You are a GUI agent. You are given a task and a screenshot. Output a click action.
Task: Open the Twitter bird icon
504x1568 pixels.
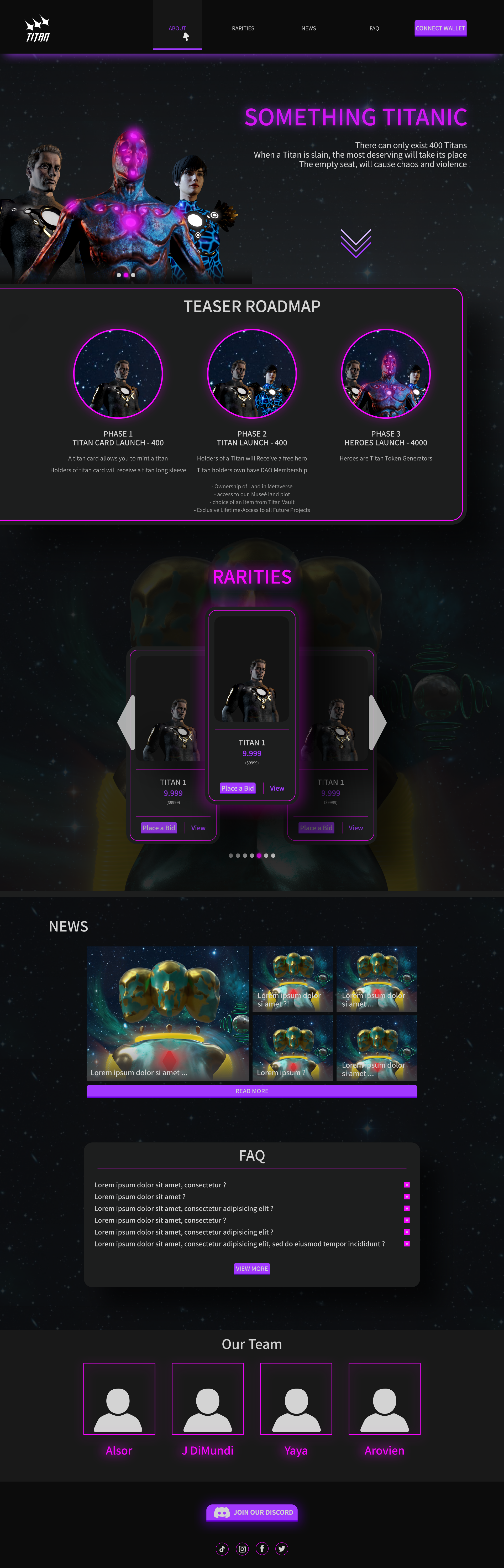pyautogui.click(x=281, y=1549)
